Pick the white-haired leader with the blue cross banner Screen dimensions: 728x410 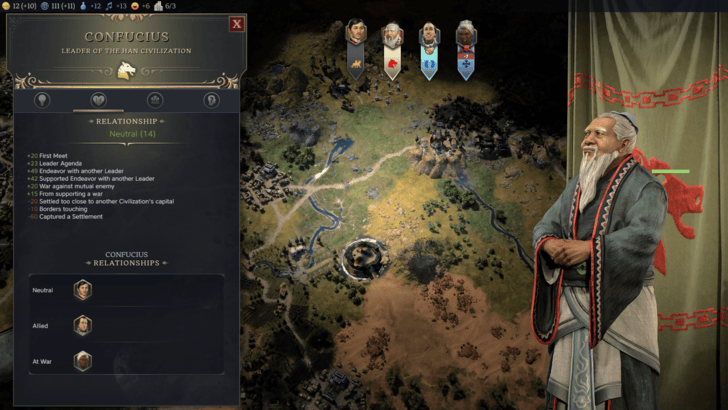click(x=466, y=50)
